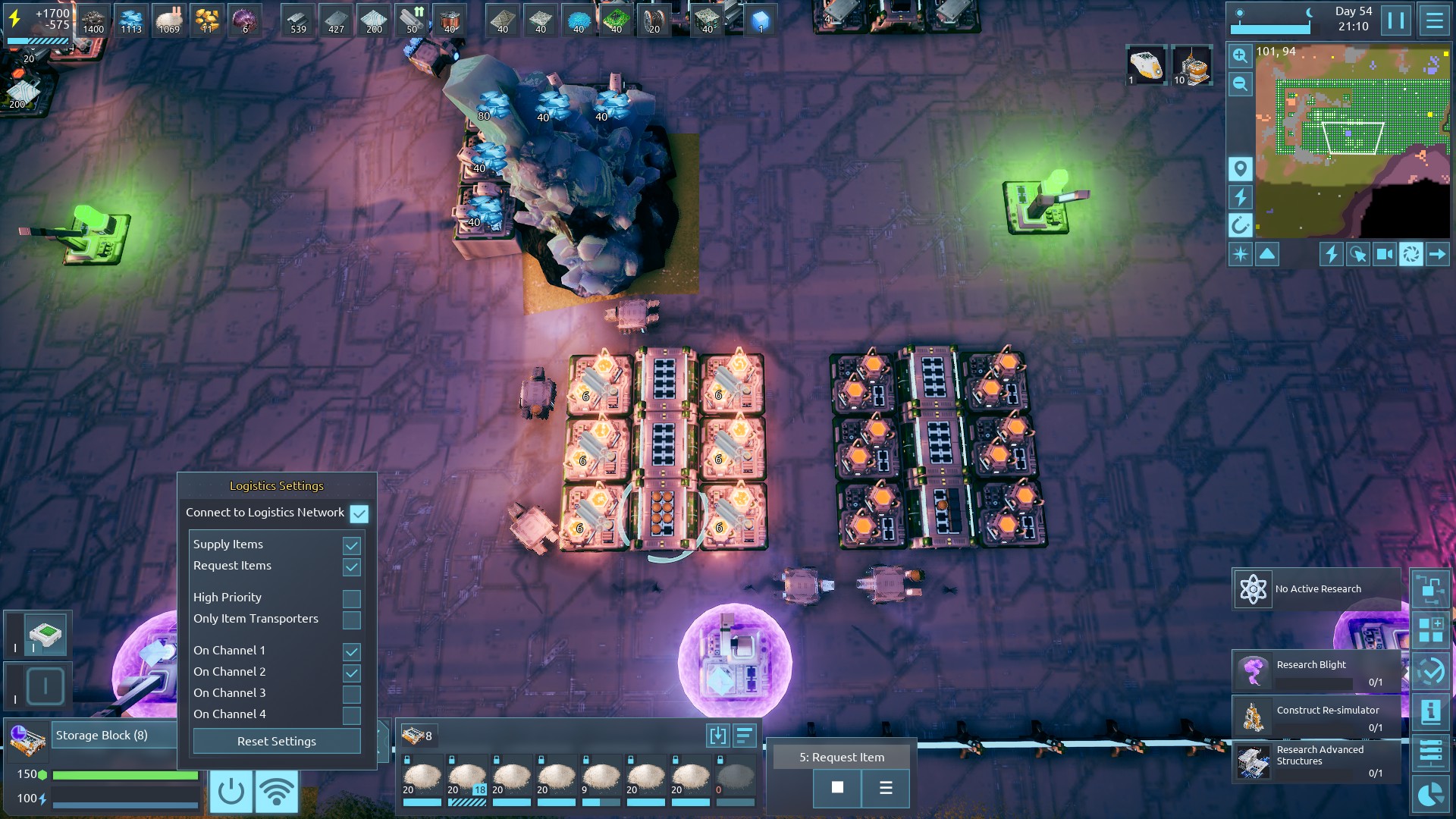Click on the minimap
Screen dimensions: 1456x819
(x=1352, y=142)
